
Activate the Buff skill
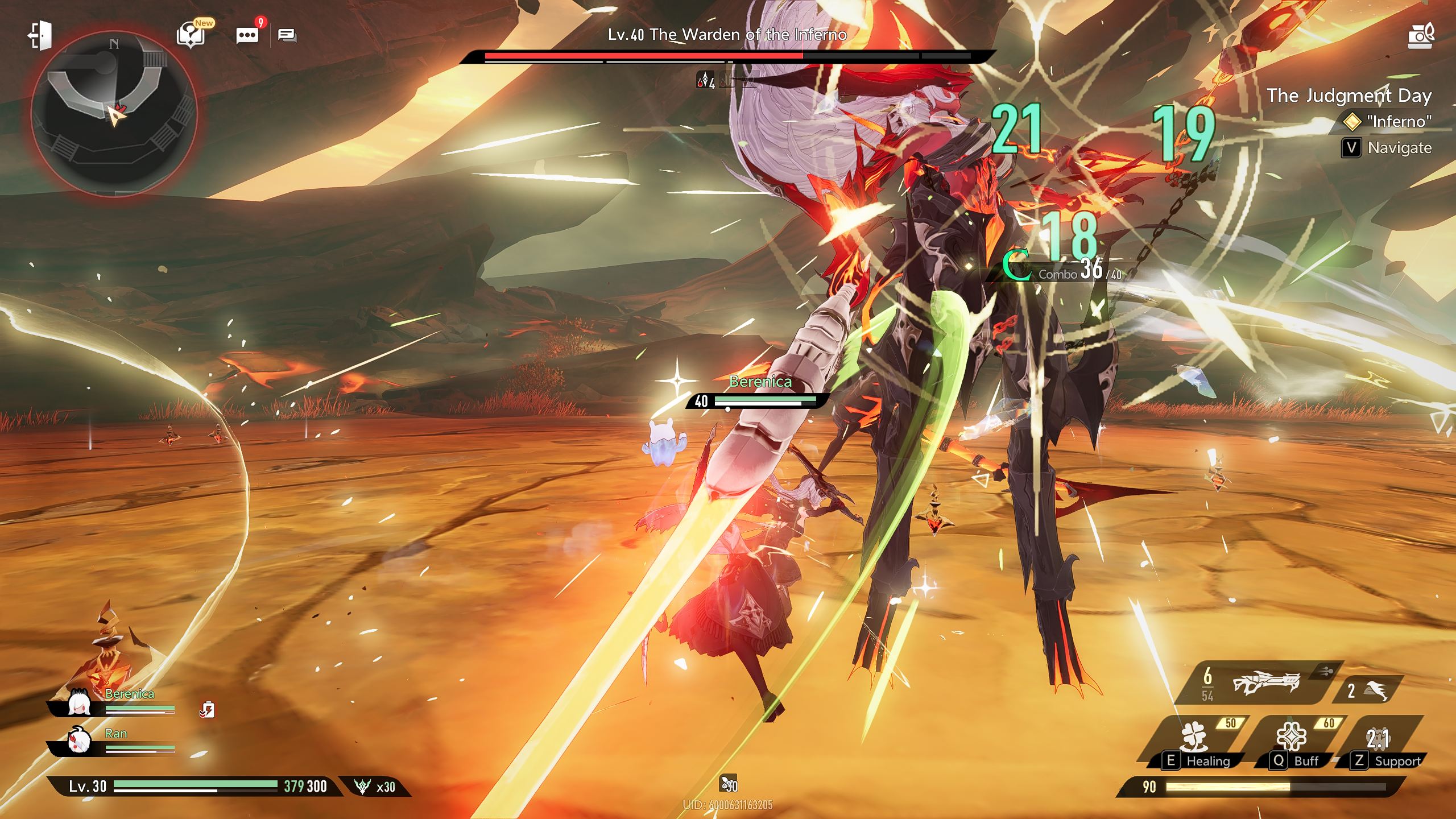tap(1291, 739)
